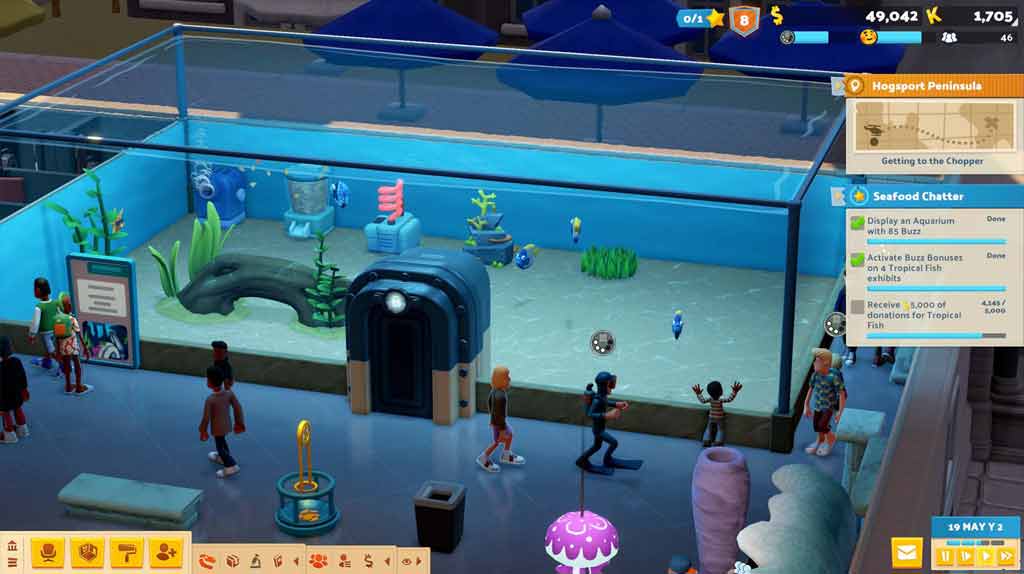This screenshot has height=574, width=1024.
Task: Pause the game time
Action: click(x=945, y=555)
